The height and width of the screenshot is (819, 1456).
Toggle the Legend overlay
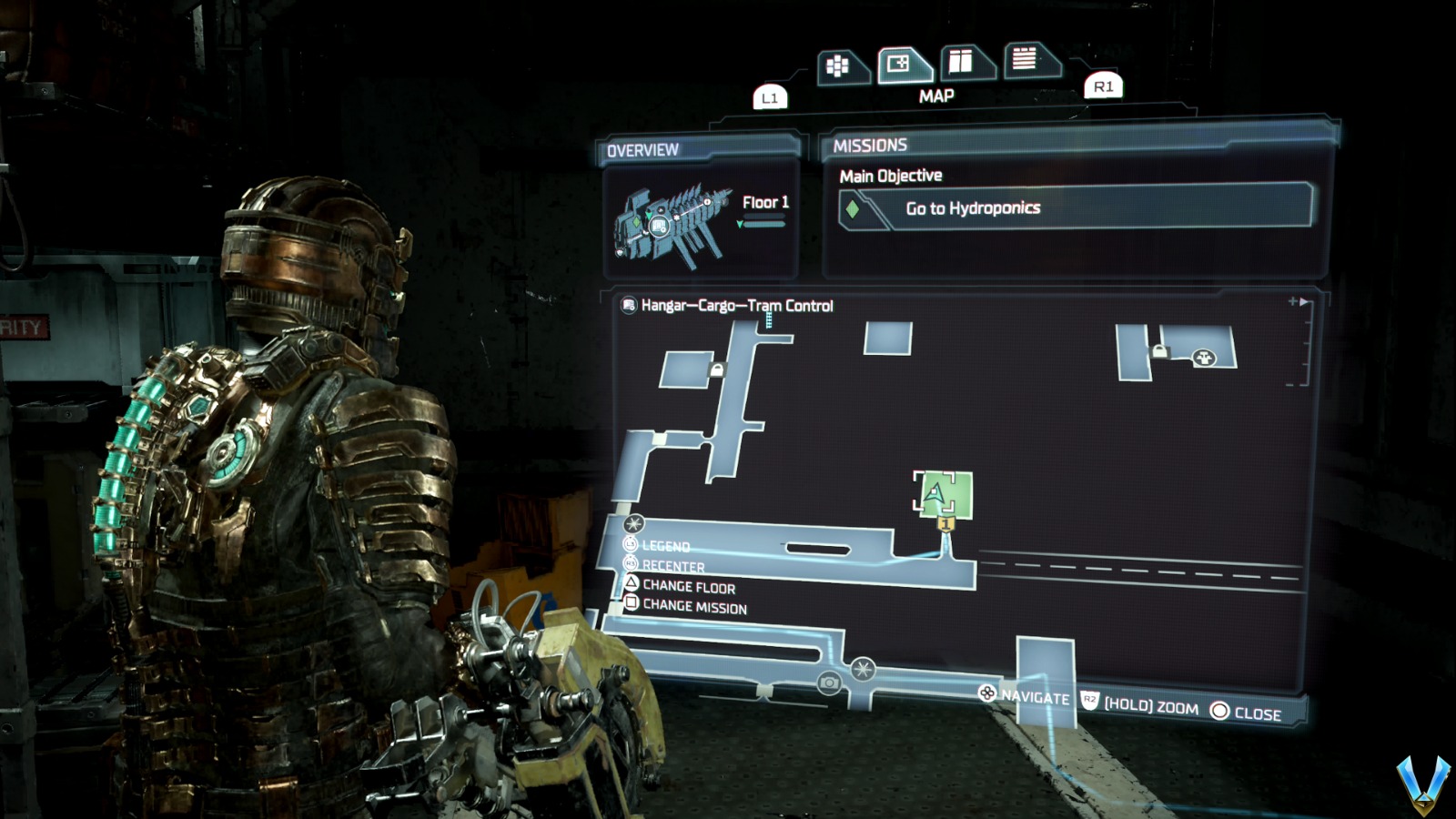(667, 546)
